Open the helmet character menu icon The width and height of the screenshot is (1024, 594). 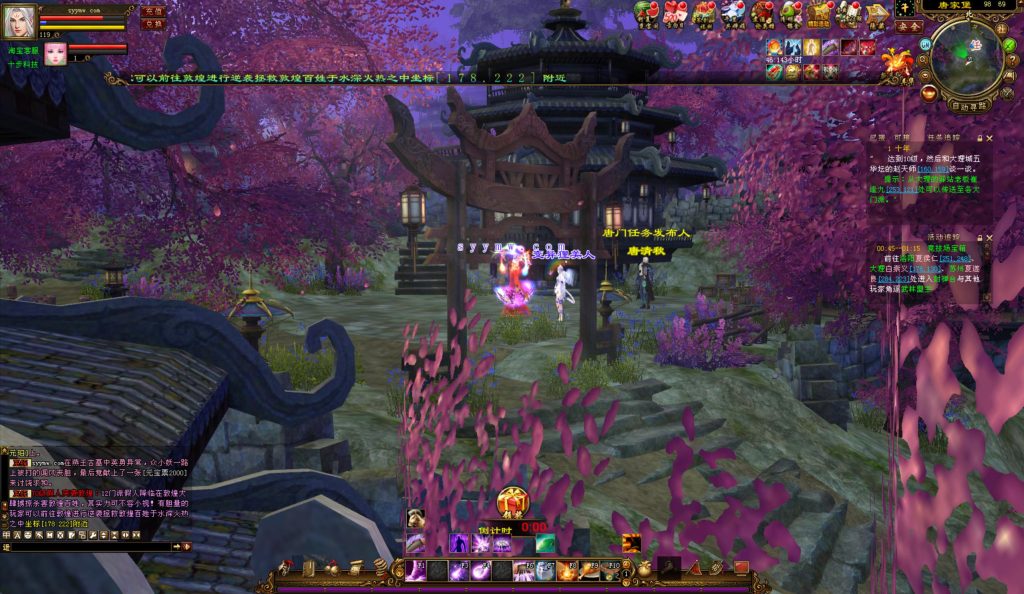tap(286, 568)
